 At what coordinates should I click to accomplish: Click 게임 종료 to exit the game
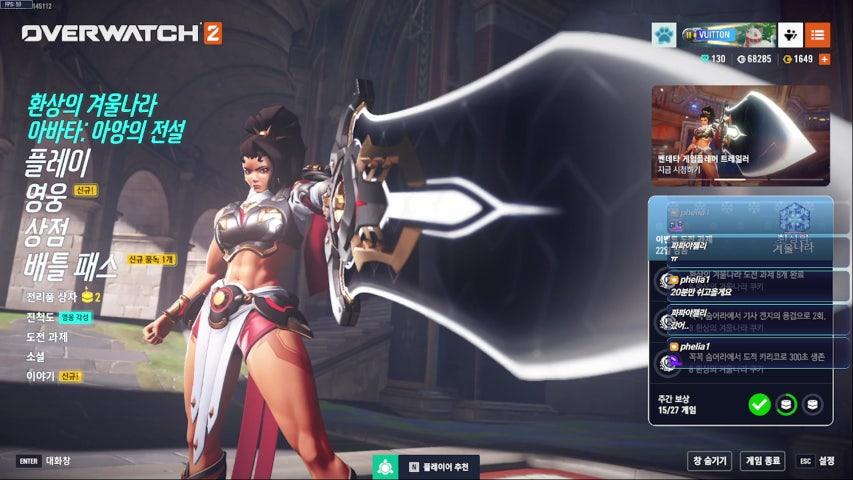point(762,461)
